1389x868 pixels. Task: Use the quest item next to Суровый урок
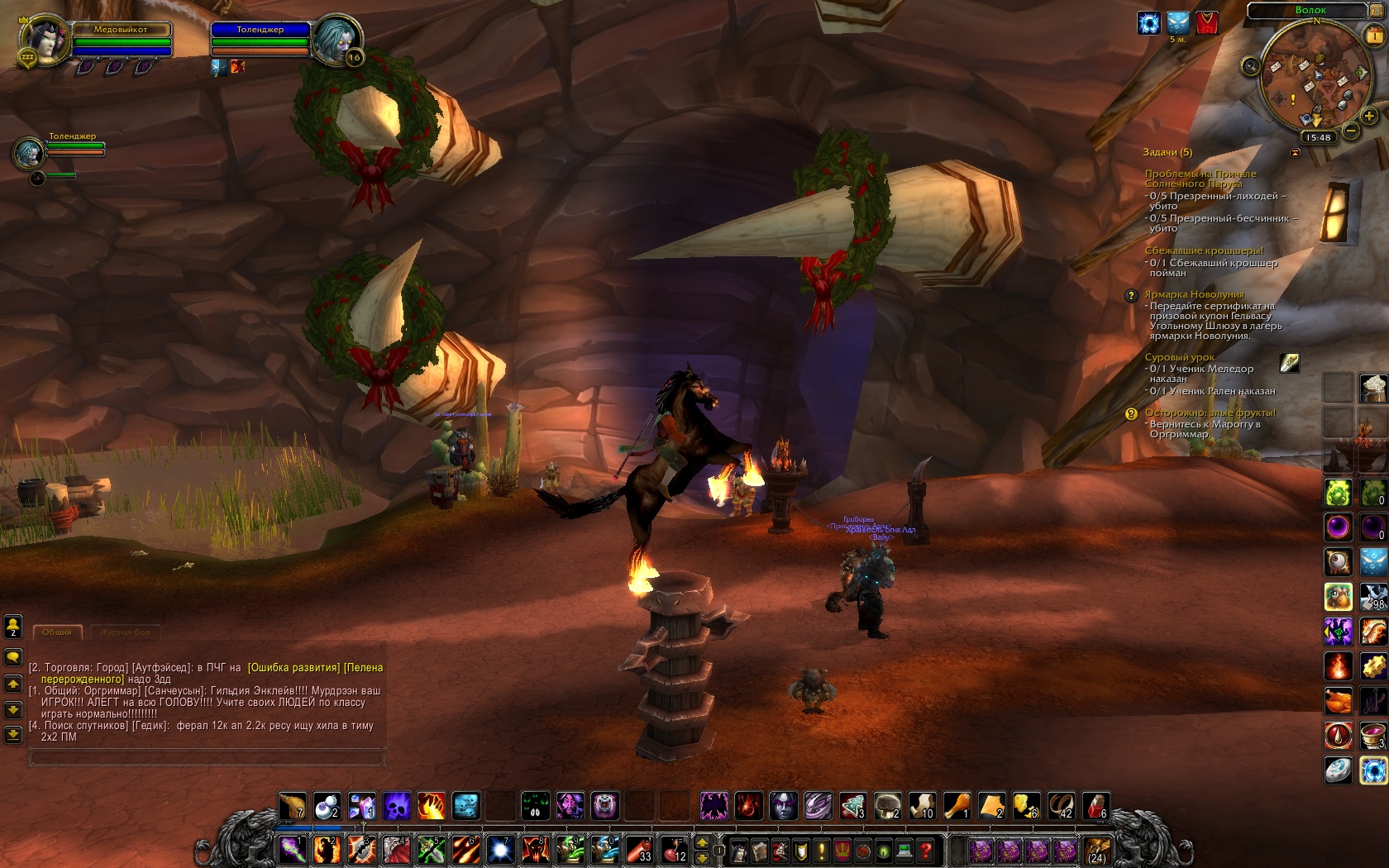[1289, 362]
